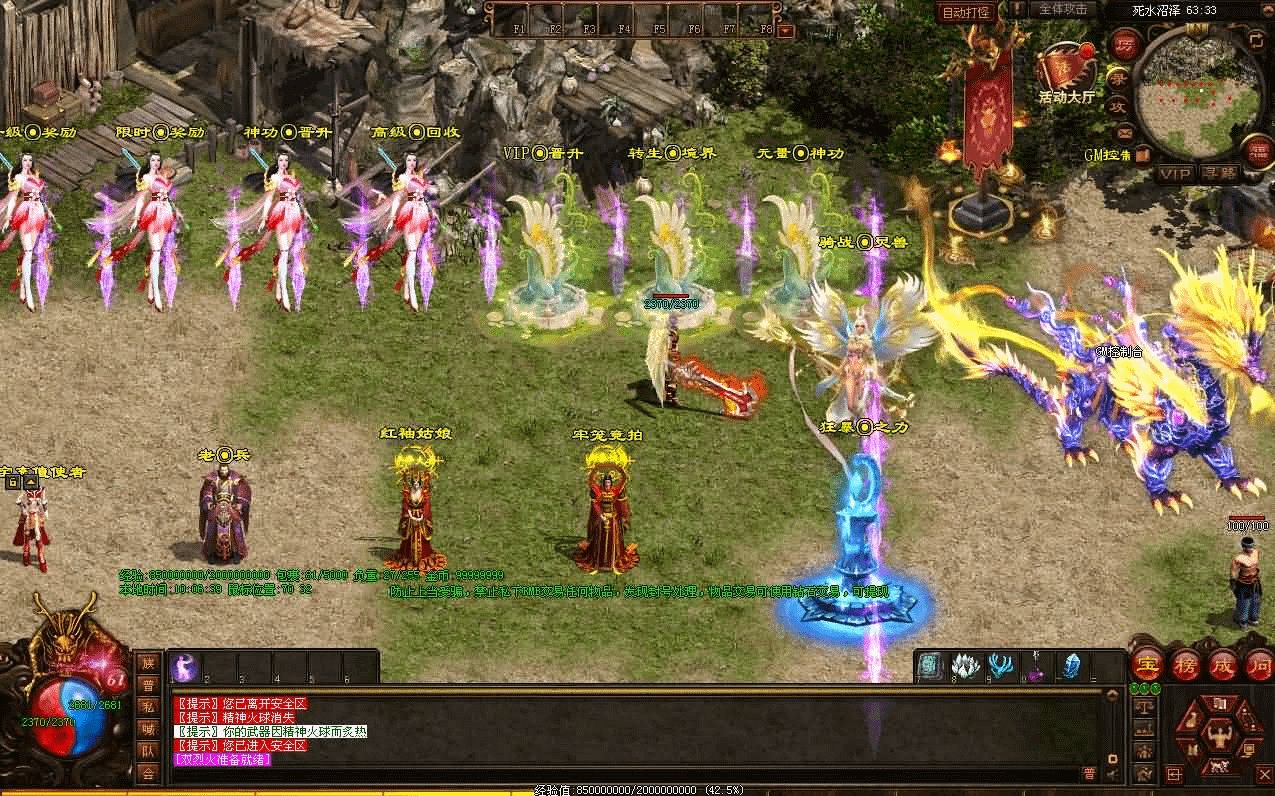The width and height of the screenshot is (1275, 796).
Task: Open the 宝 treasure menu
Action: (x=1147, y=665)
